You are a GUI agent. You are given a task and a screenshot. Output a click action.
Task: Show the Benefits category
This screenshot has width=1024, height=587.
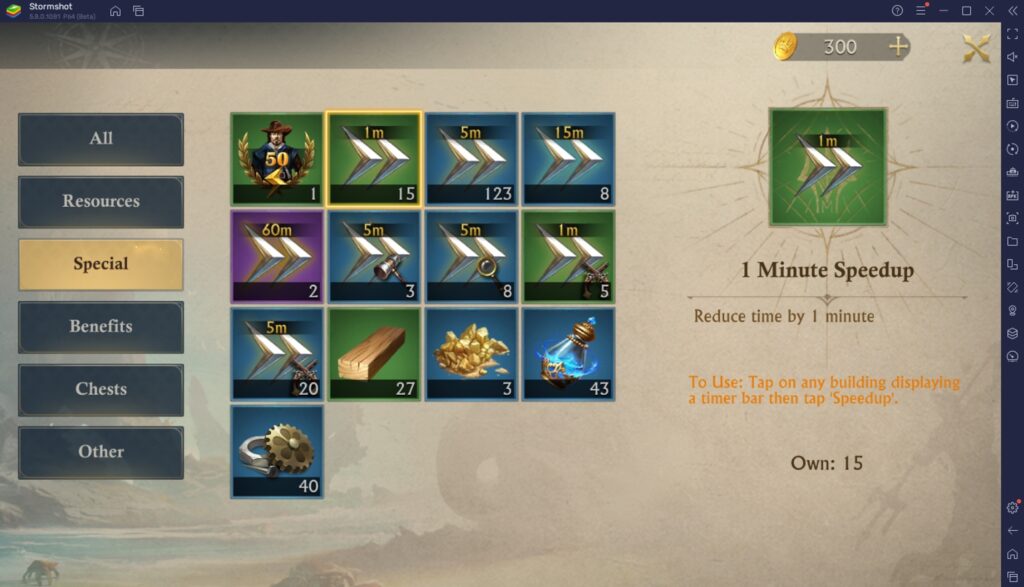[x=101, y=326]
